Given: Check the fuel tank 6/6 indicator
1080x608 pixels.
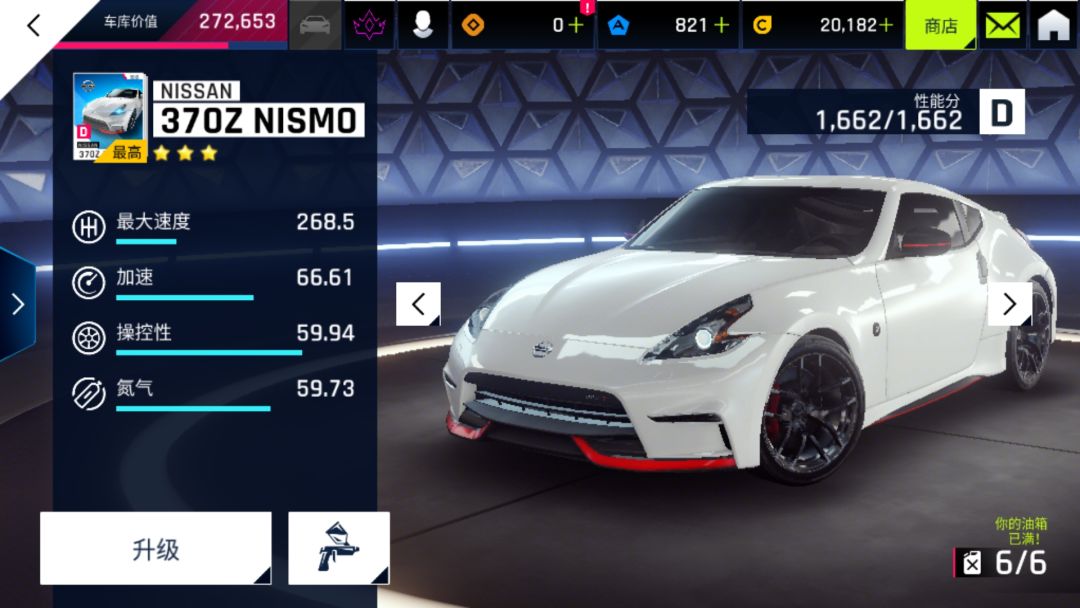Looking at the screenshot, I should pos(1003,562).
